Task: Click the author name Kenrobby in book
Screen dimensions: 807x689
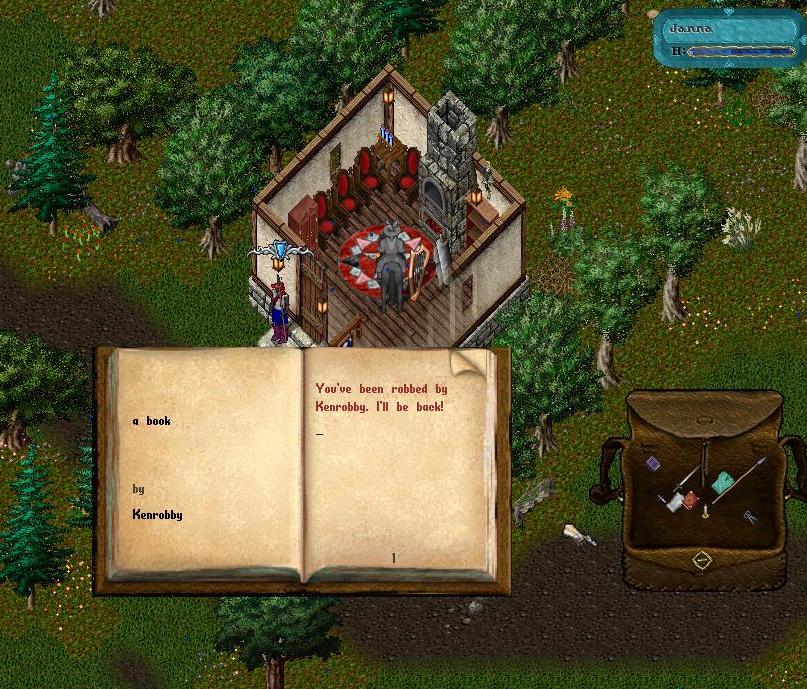Action: pos(157,515)
